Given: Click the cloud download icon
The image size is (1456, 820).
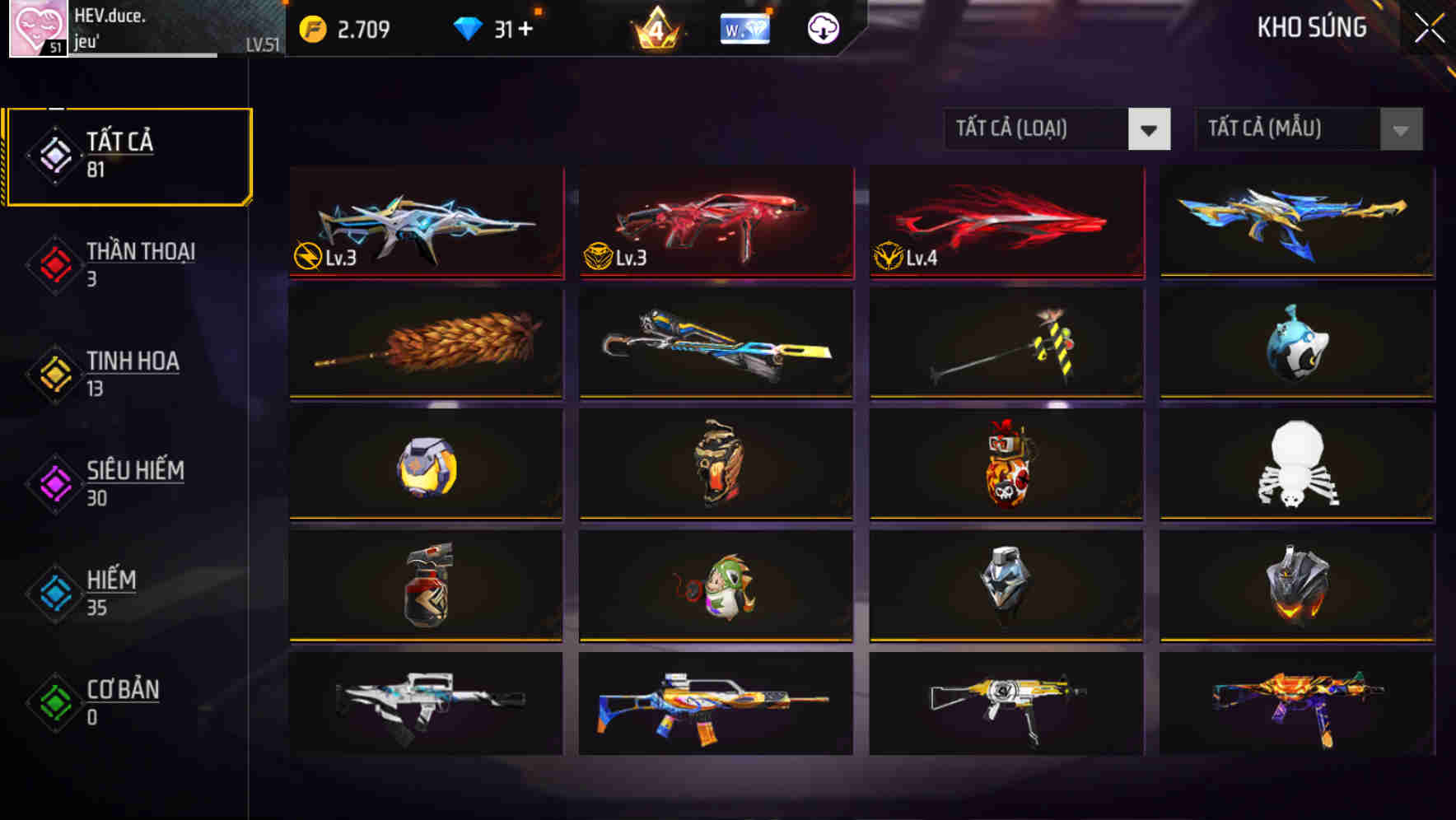Looking at the screenshot, I should [823, 27].
